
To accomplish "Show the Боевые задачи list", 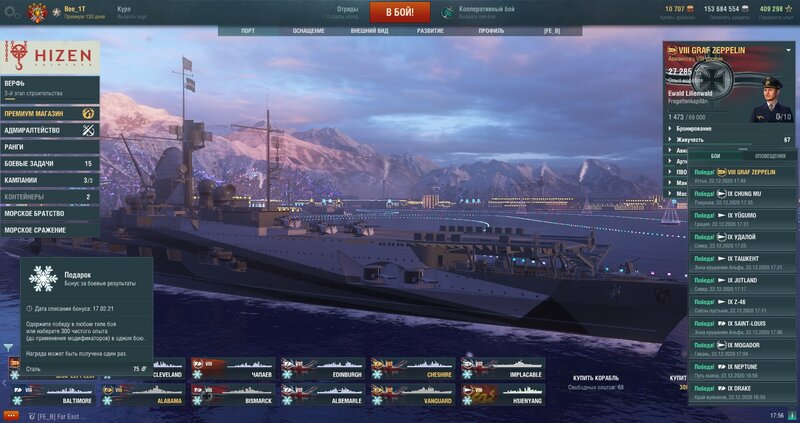I will tap(48, 163).
